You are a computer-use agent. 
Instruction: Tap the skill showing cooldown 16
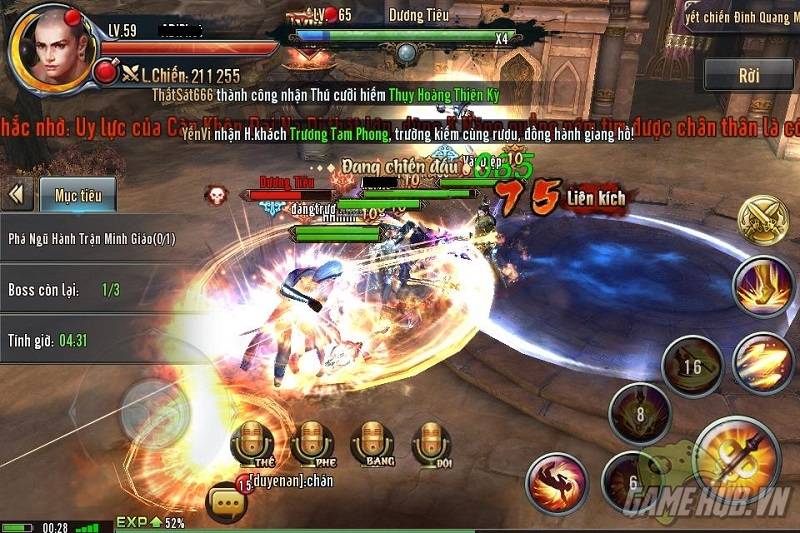[x=692, y=366]
